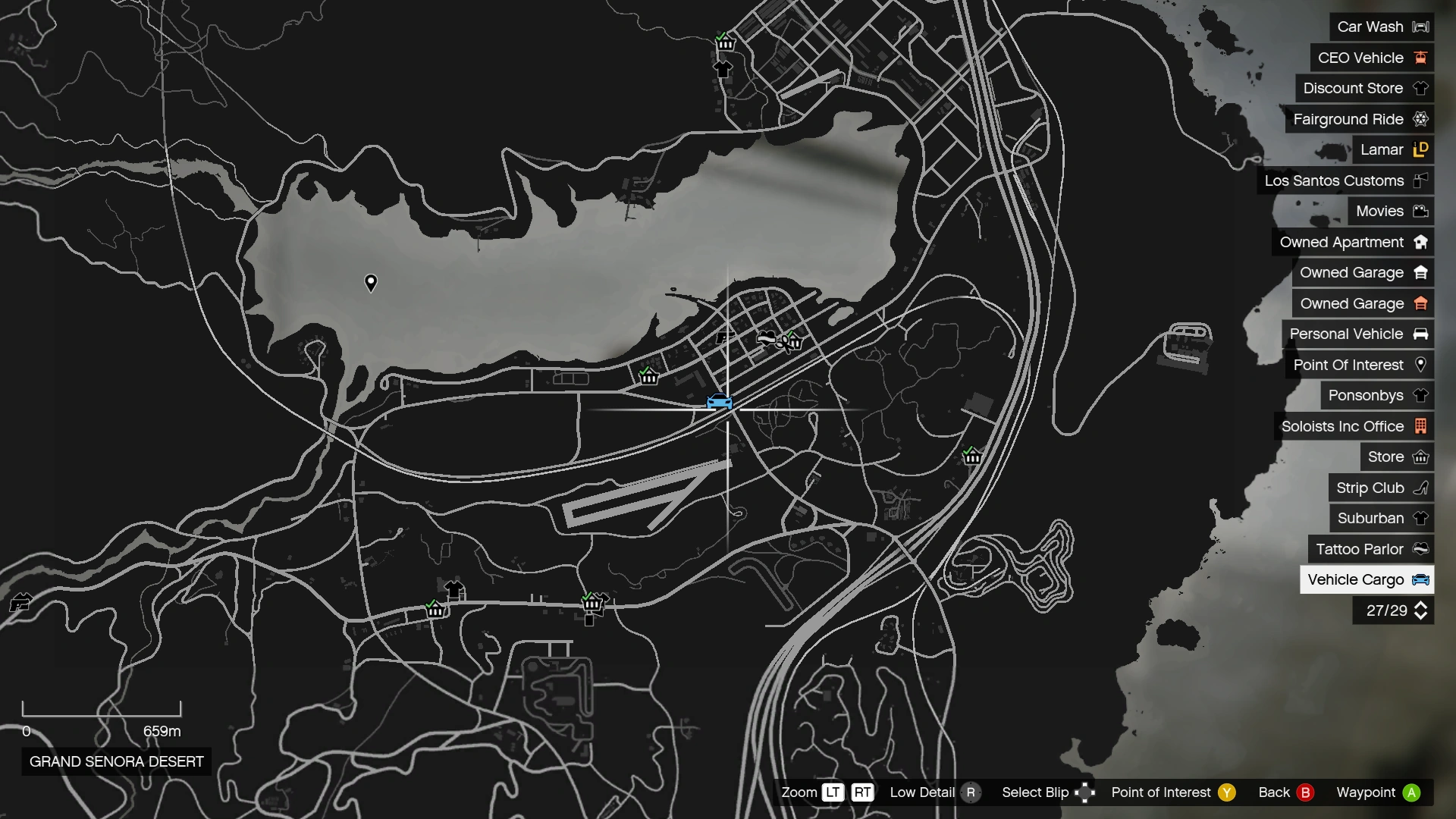
Task: Click the CEO Vehicle icon in the legend
Action: click(1421, 58)
